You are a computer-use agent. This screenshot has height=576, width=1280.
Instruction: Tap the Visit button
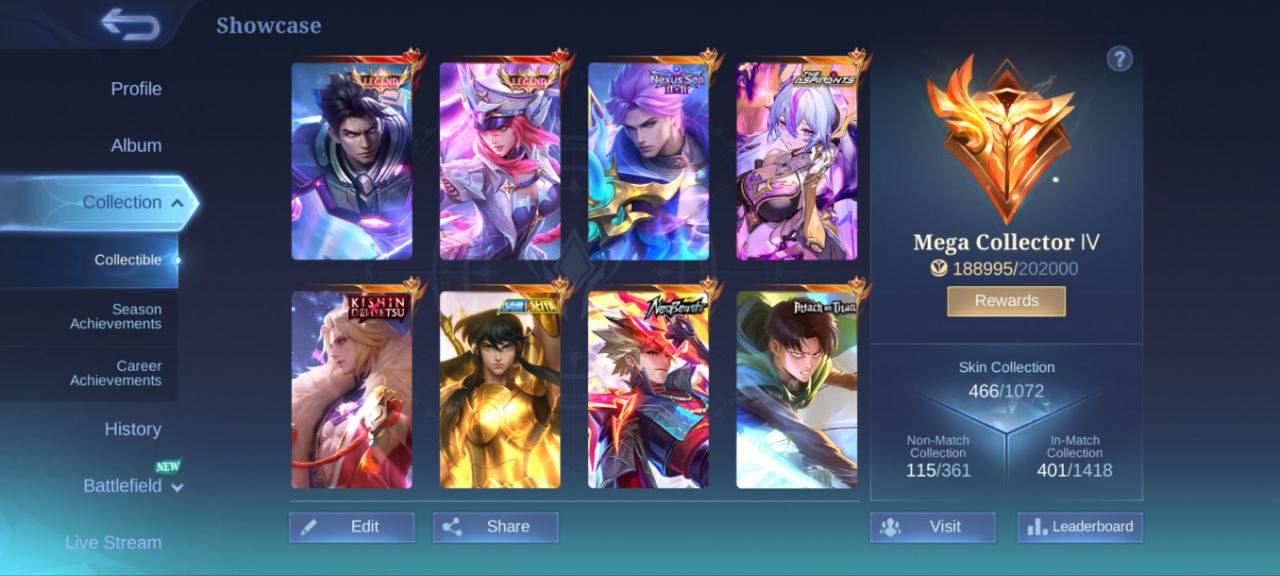pyautogui.click(x=932, y=527)
